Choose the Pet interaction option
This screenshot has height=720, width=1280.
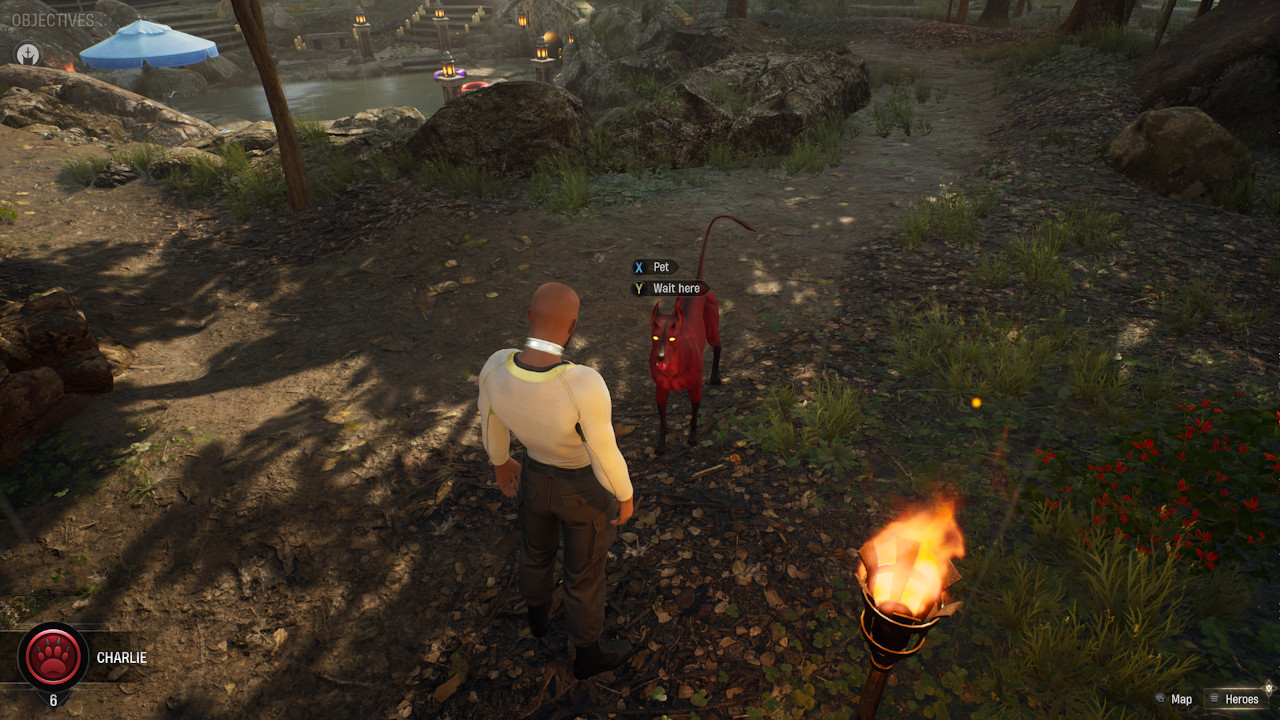coord(654,267)
